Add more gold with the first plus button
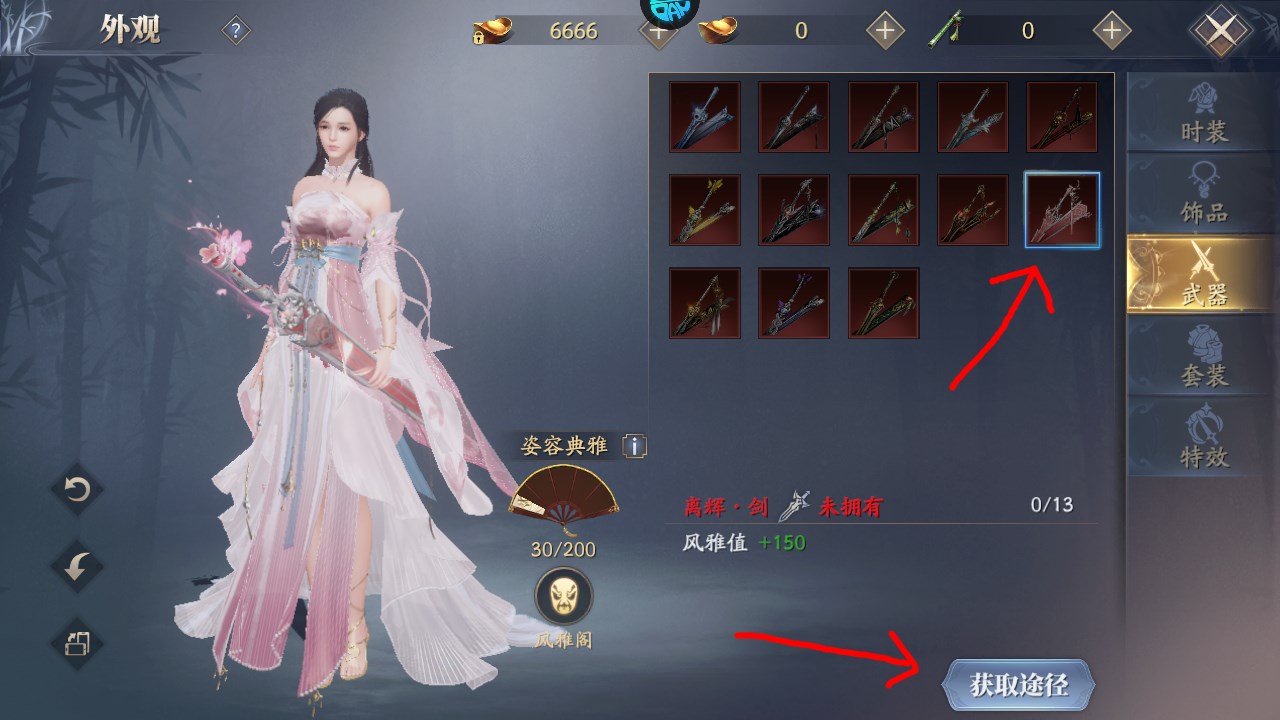 657,31
